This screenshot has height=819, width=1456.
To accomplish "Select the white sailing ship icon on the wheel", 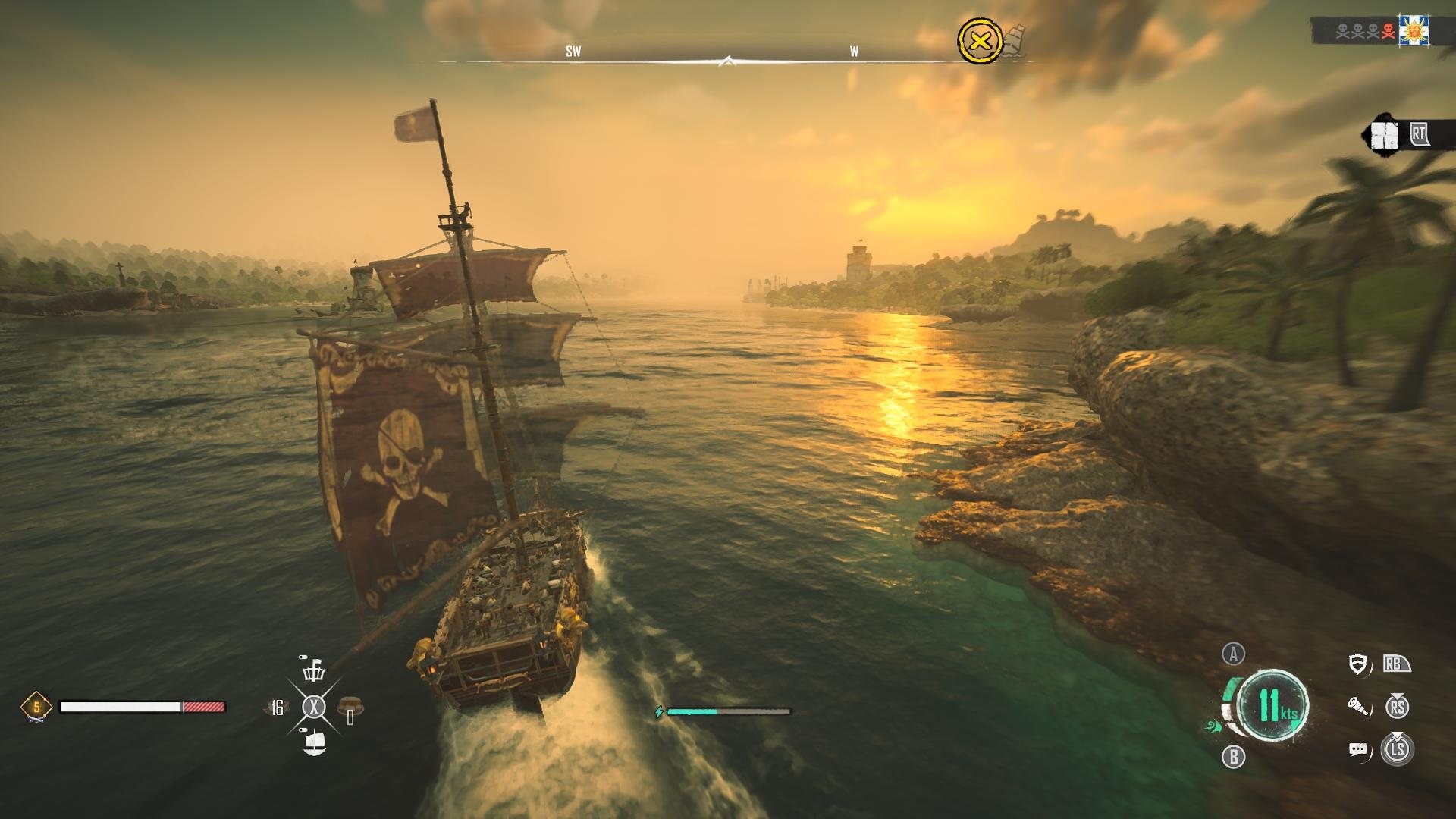I will [313, 742].
